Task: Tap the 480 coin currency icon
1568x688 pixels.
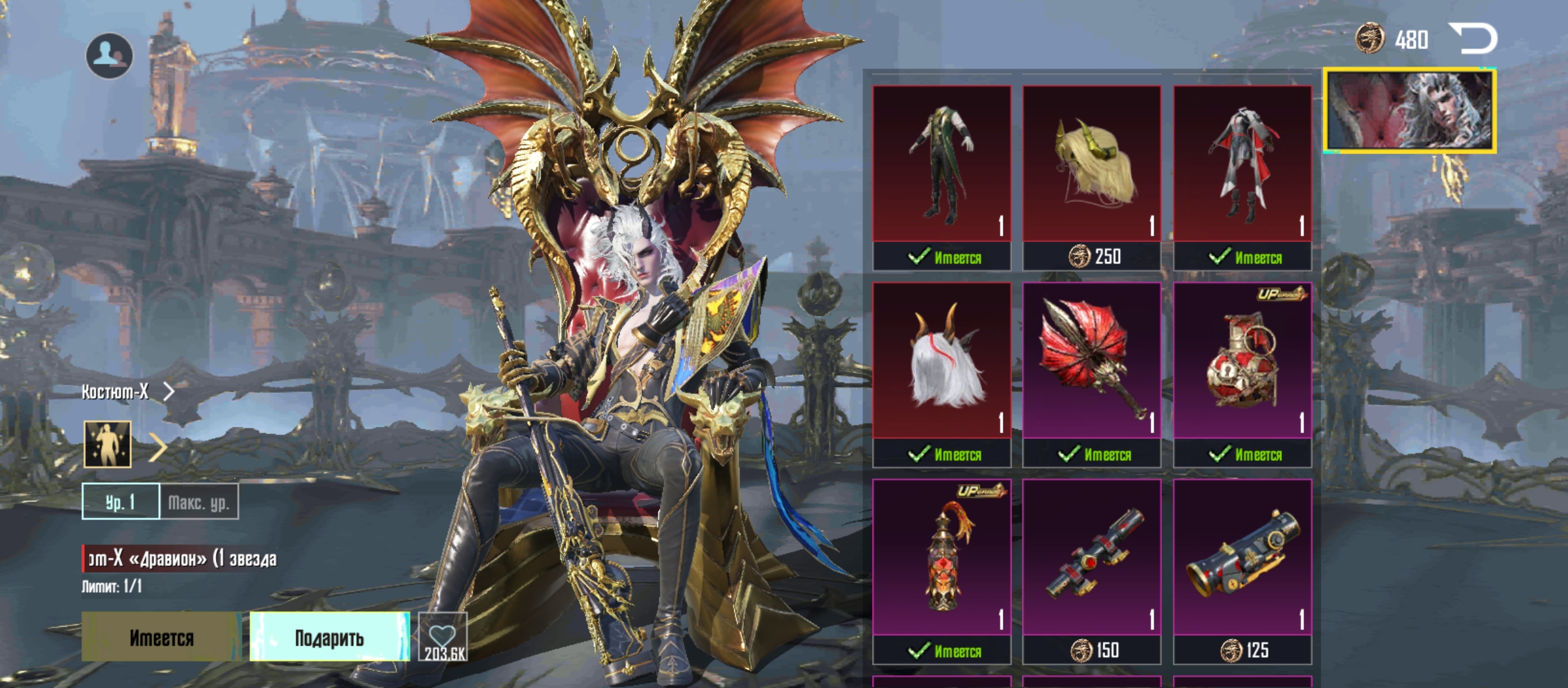Action: coord(1370,39)
